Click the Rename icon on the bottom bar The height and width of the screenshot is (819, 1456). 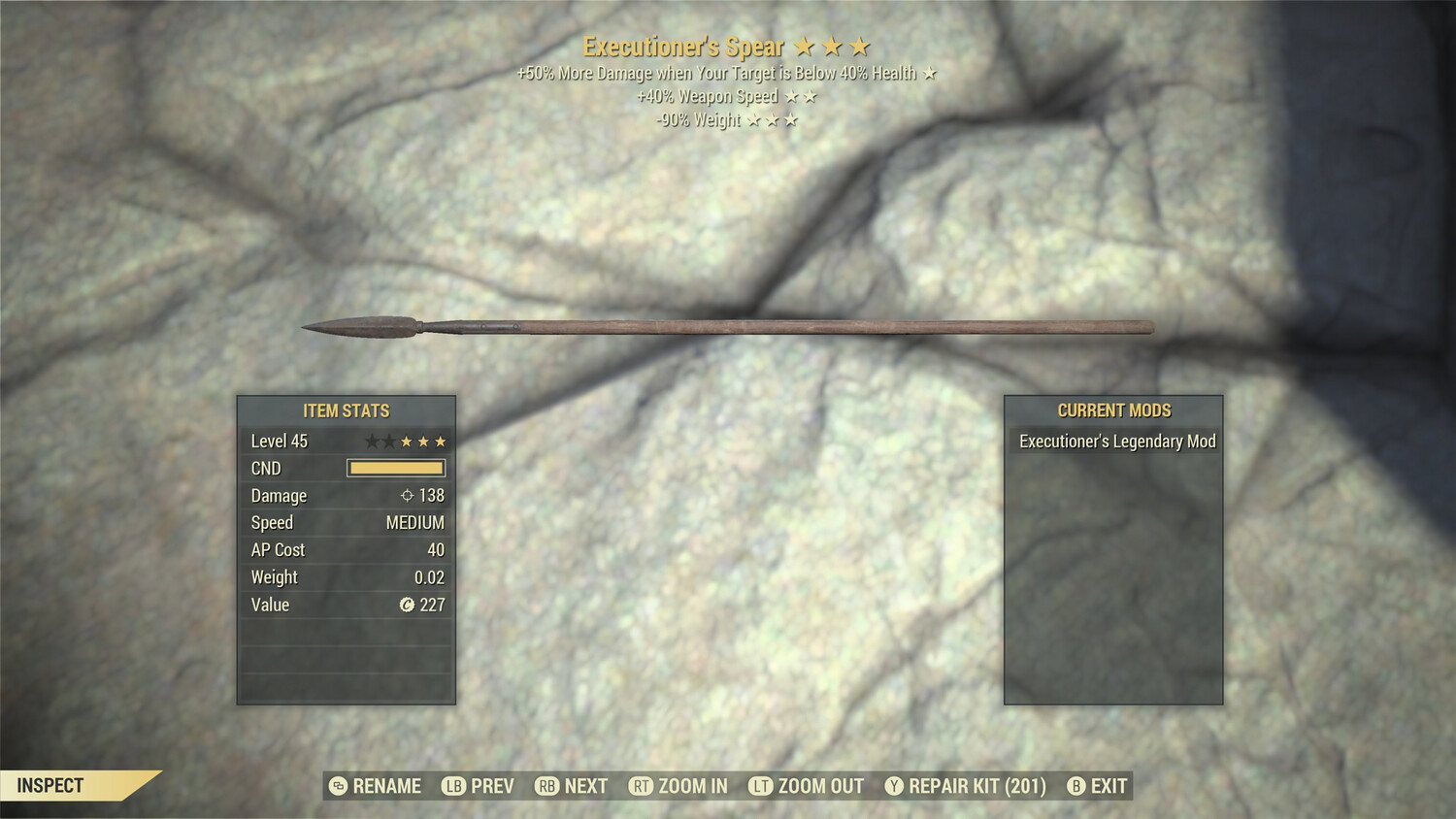[337, 786]
